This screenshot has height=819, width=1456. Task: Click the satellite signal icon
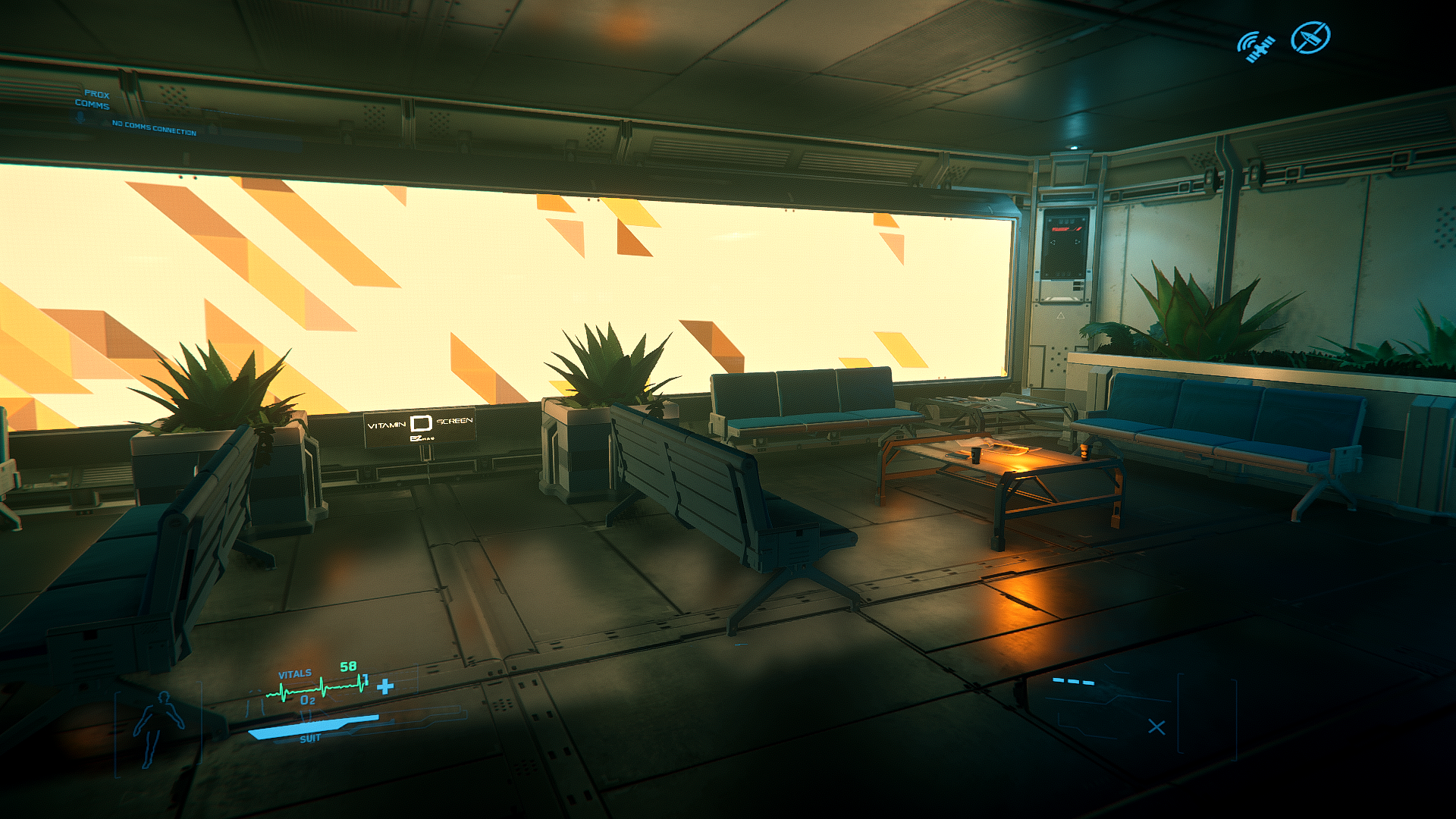coord(1256,46)
